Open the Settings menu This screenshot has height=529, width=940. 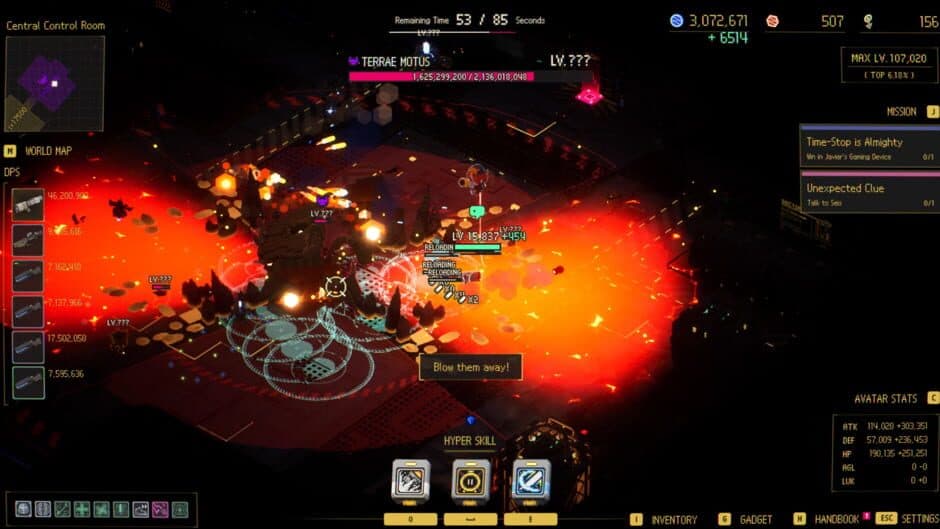click(x=917, y=520)
